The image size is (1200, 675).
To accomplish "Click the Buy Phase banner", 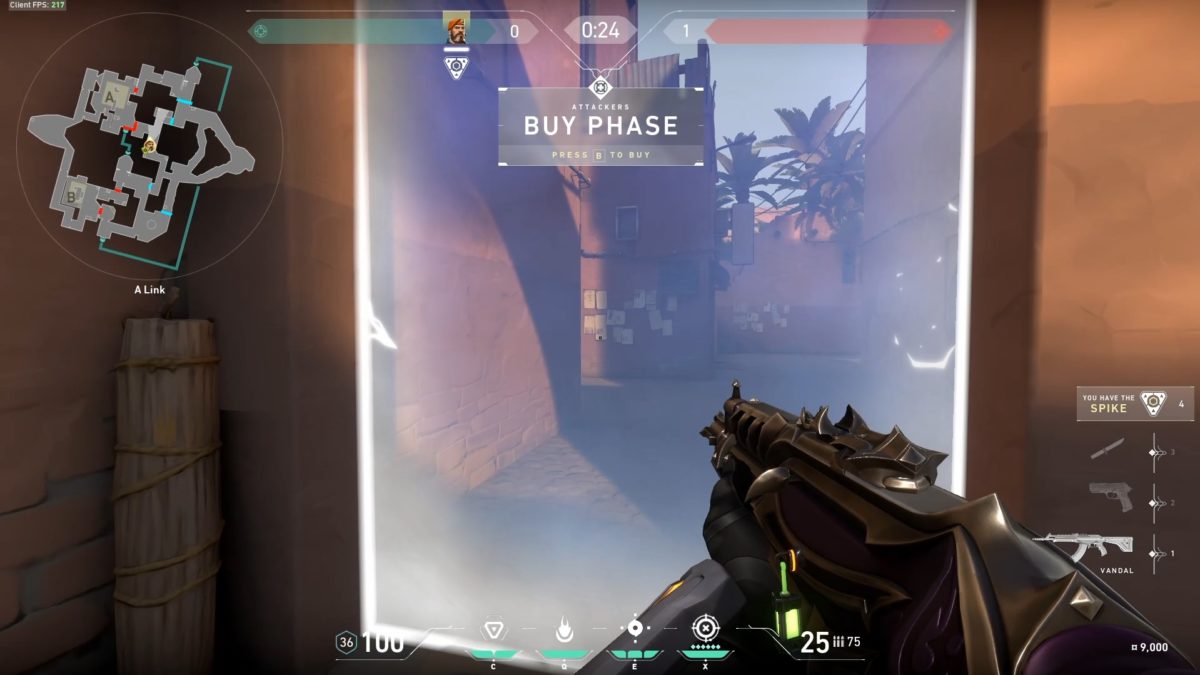I will 600,127.
